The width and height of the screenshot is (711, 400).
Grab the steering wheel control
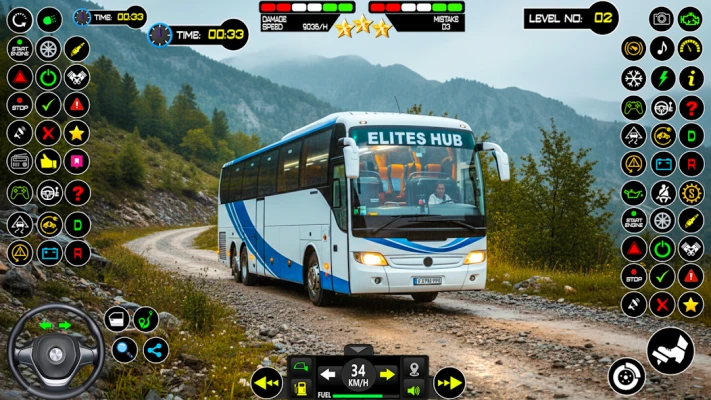tap(56, 351)
